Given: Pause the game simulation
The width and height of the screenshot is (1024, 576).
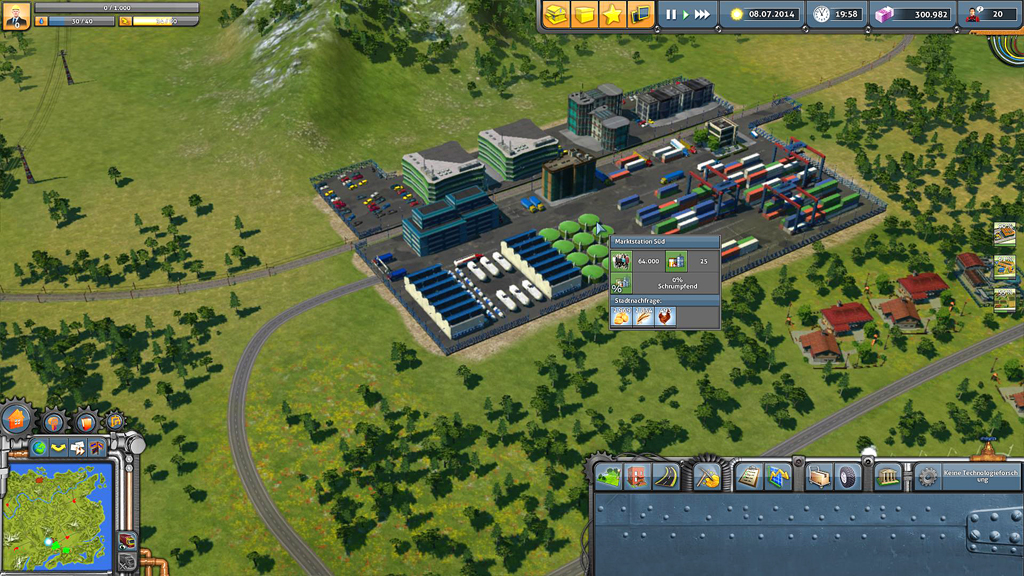Looking at the screenshot, I should click(672, 14).
